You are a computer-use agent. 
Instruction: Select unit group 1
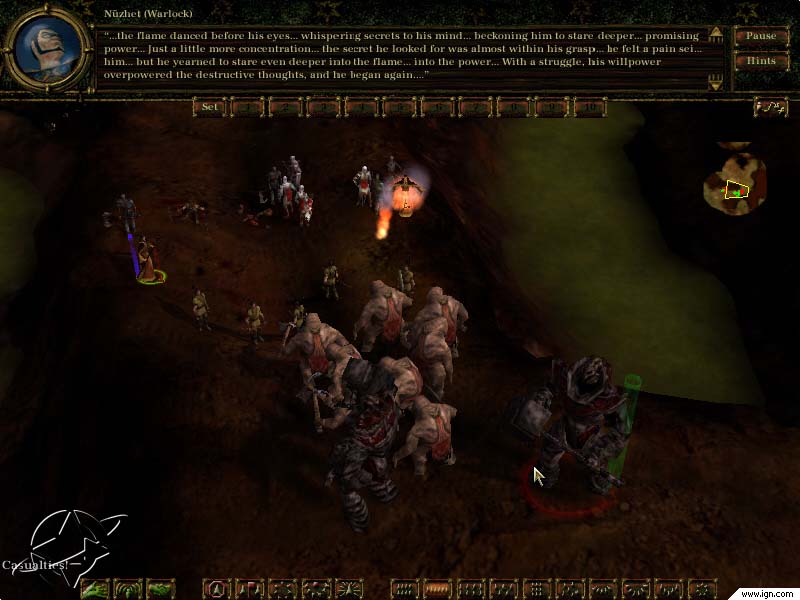click(247, 107)
